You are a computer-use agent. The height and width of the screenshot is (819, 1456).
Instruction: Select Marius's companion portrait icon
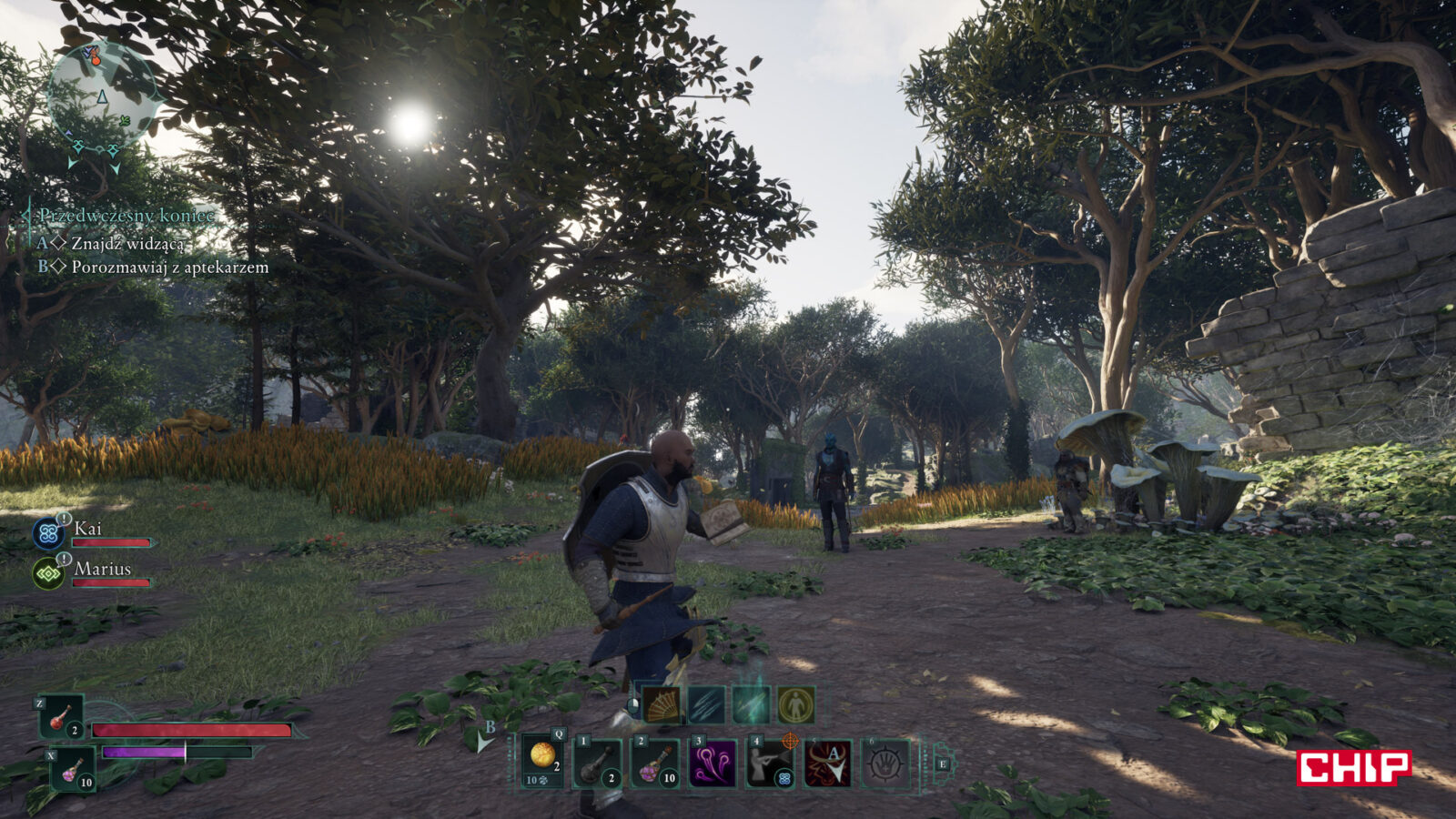click(x=47, y=573)
